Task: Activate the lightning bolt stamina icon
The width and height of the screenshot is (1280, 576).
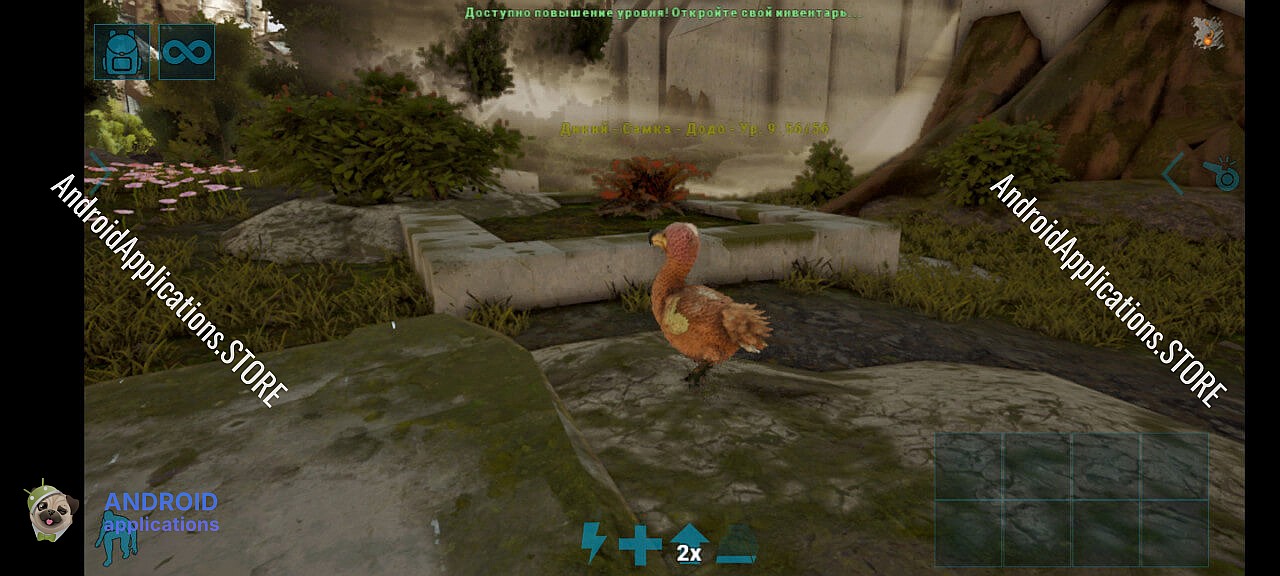Action: tap(594, 543)
